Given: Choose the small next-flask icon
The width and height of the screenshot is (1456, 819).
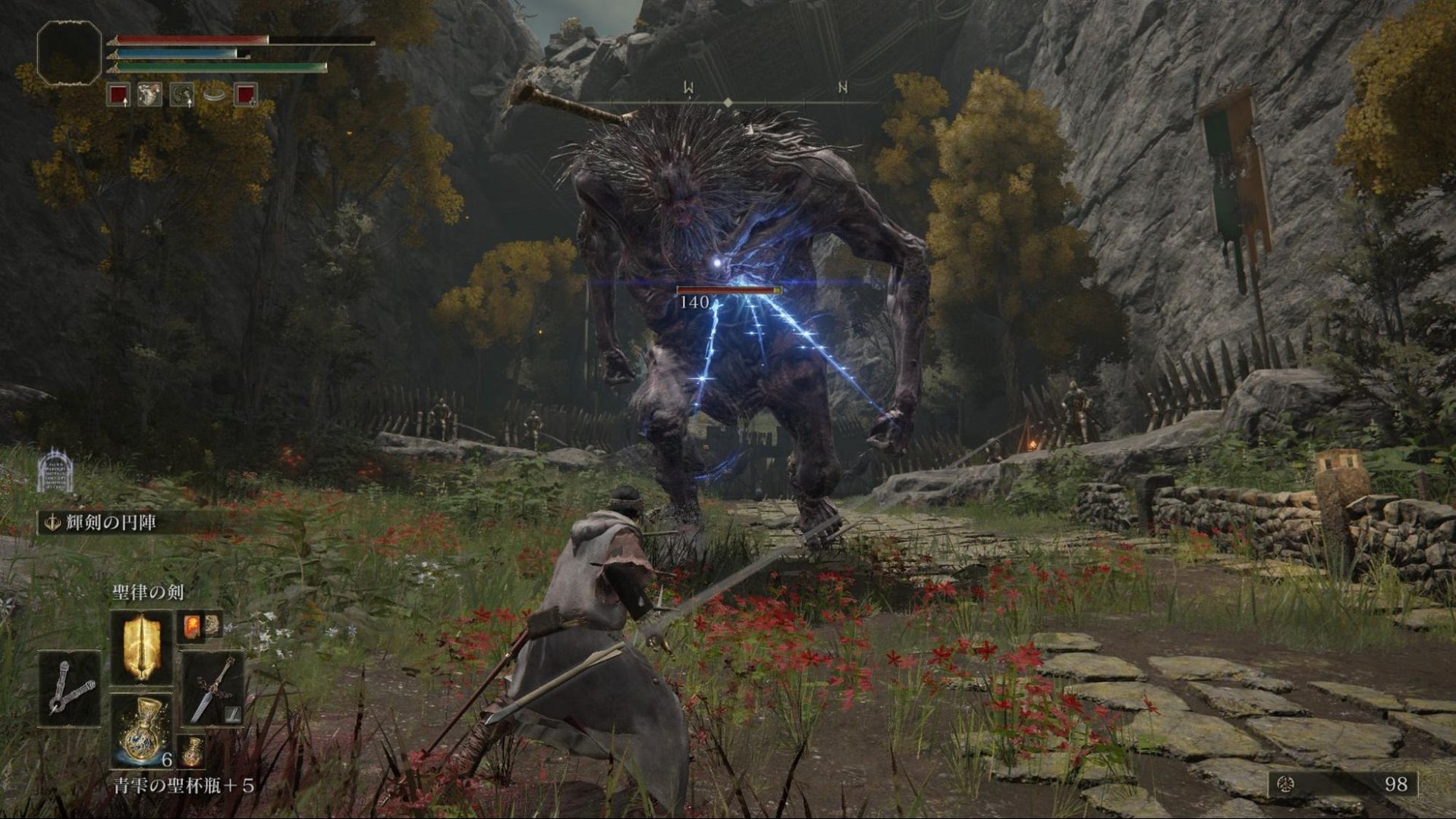Looking at the screenshot, I should (x=192, y=751).
